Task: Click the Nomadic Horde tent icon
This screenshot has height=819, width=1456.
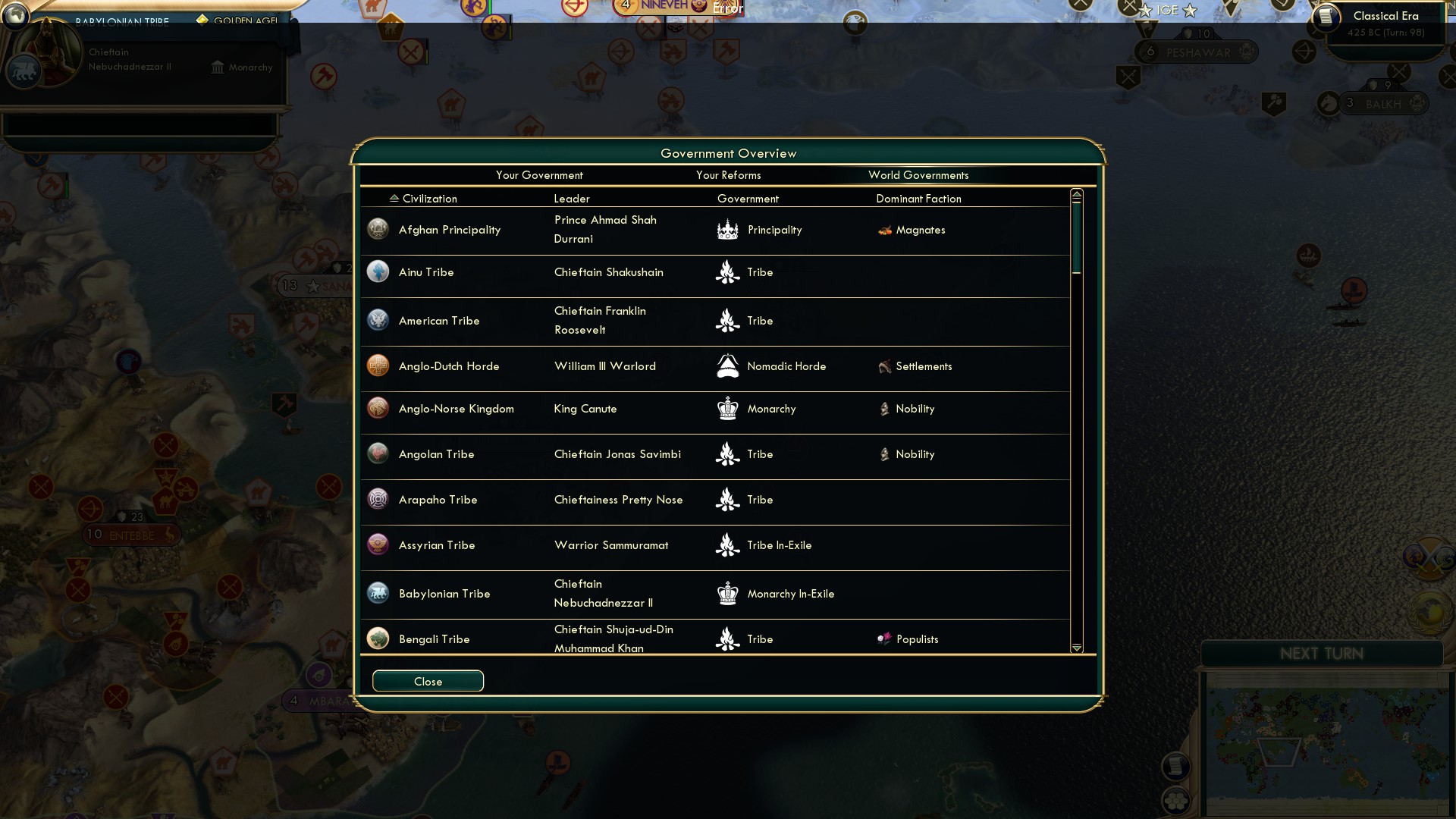Action: point(727,366)
